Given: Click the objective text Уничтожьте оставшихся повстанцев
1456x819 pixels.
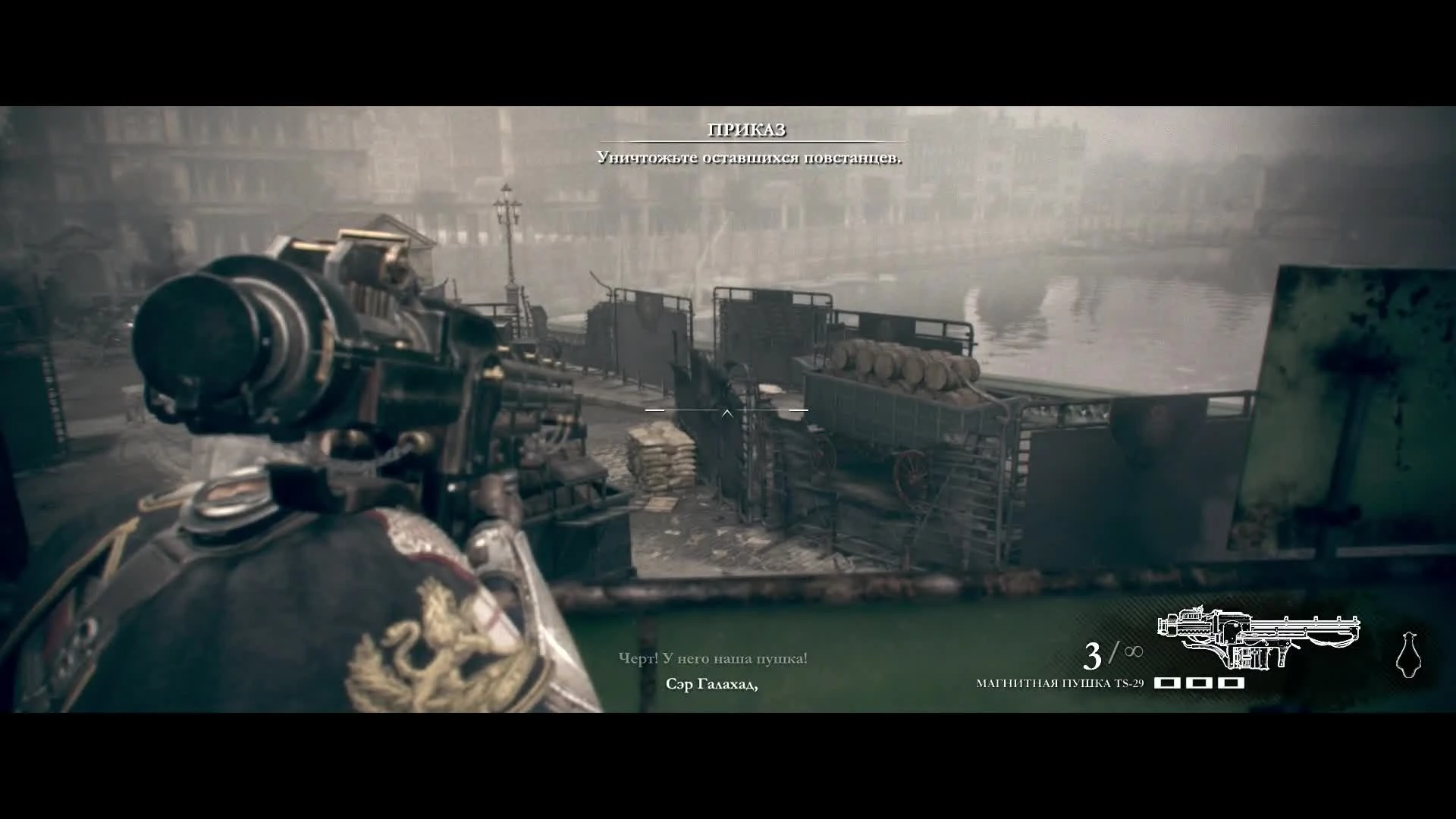Looking at the screenshot, I should 748,159.
